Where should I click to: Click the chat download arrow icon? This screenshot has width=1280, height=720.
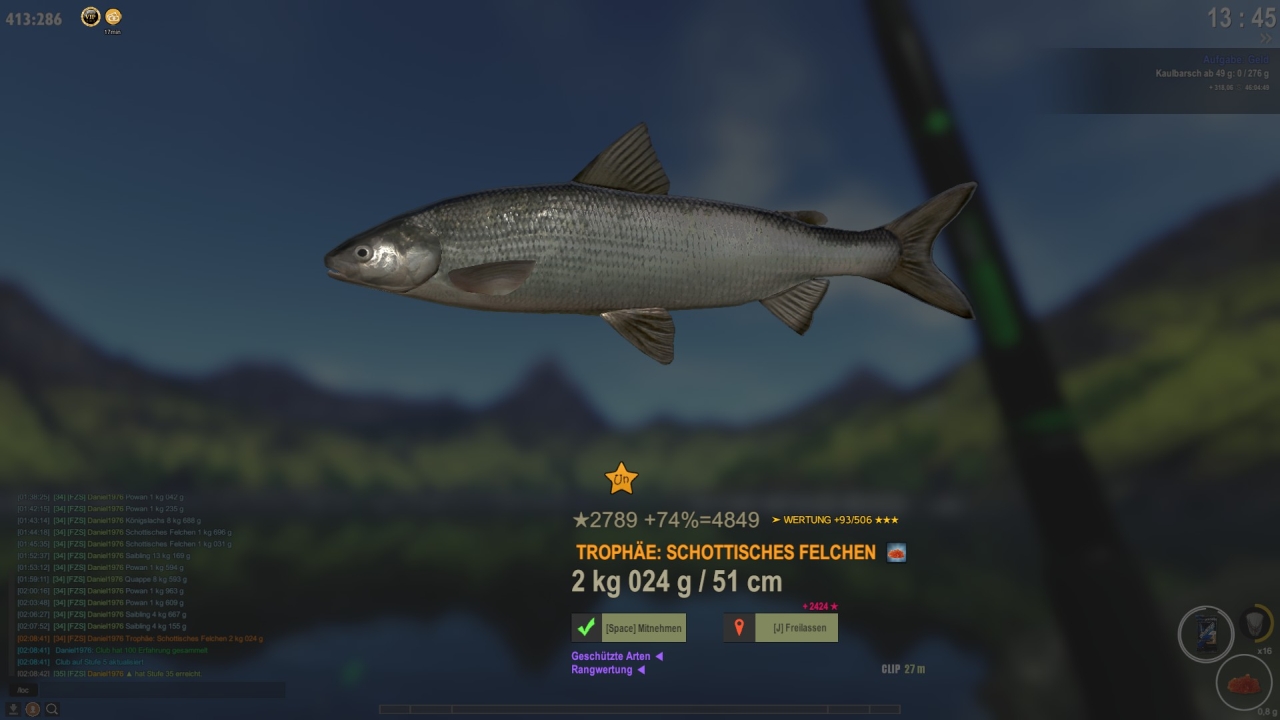14,709
